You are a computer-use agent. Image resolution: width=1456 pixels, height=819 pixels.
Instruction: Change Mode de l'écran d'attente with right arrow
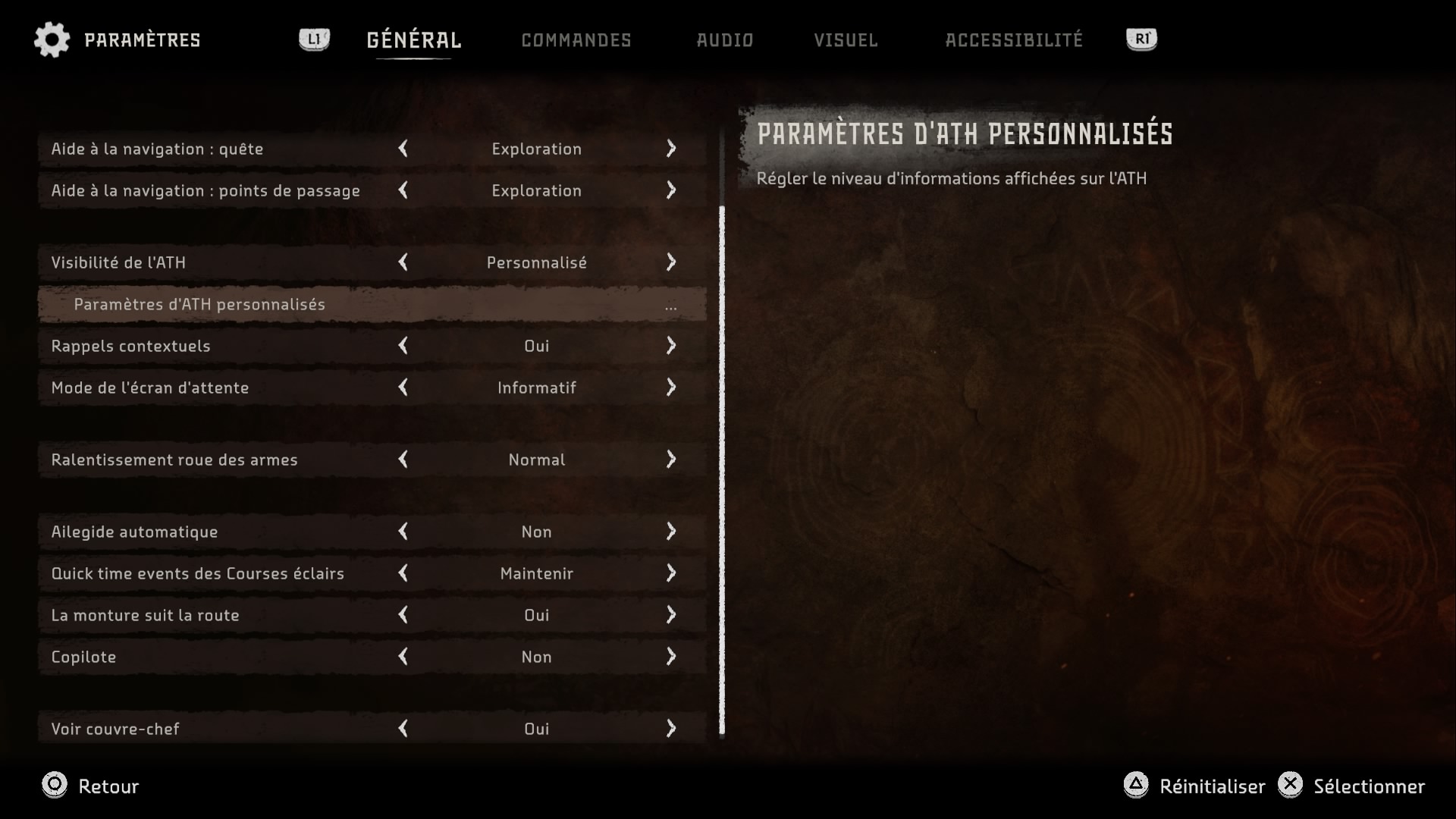coord(671,388)
